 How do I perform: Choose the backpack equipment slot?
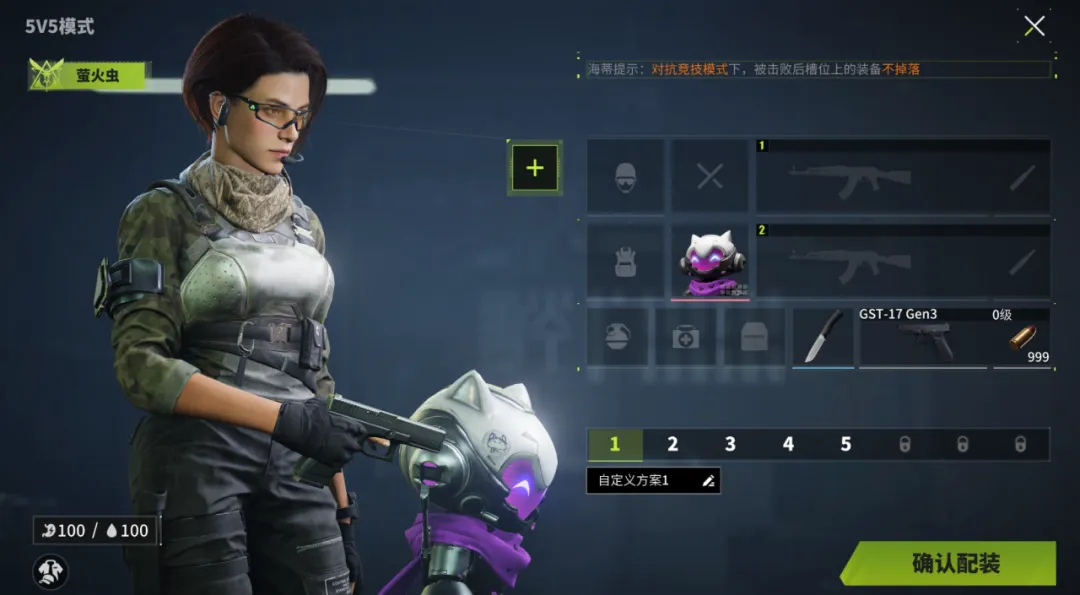point(626,261)
